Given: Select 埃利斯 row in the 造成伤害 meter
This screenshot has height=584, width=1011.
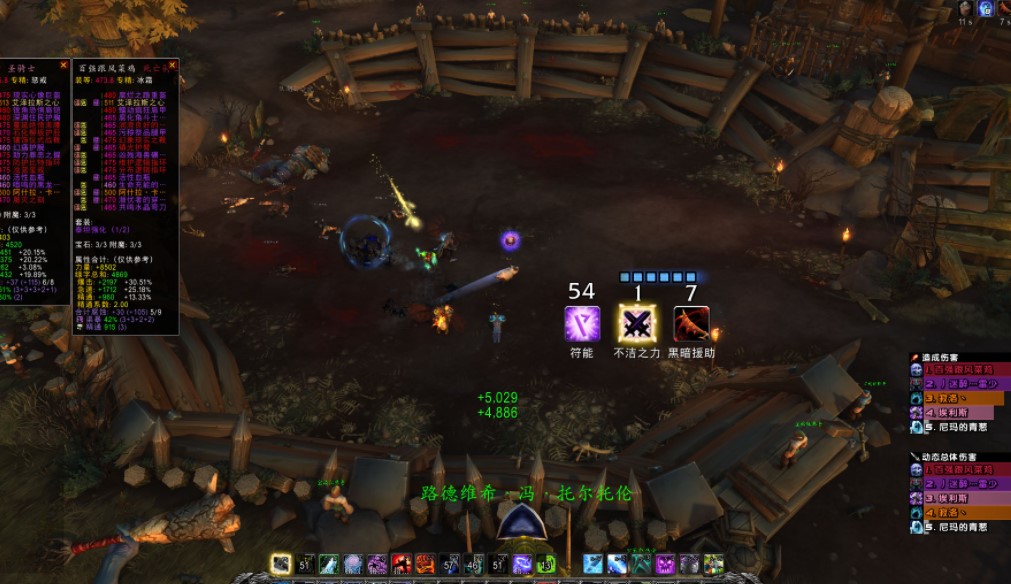Looking at the screenshot, I should pyautogui.click(x=958, y=412).
